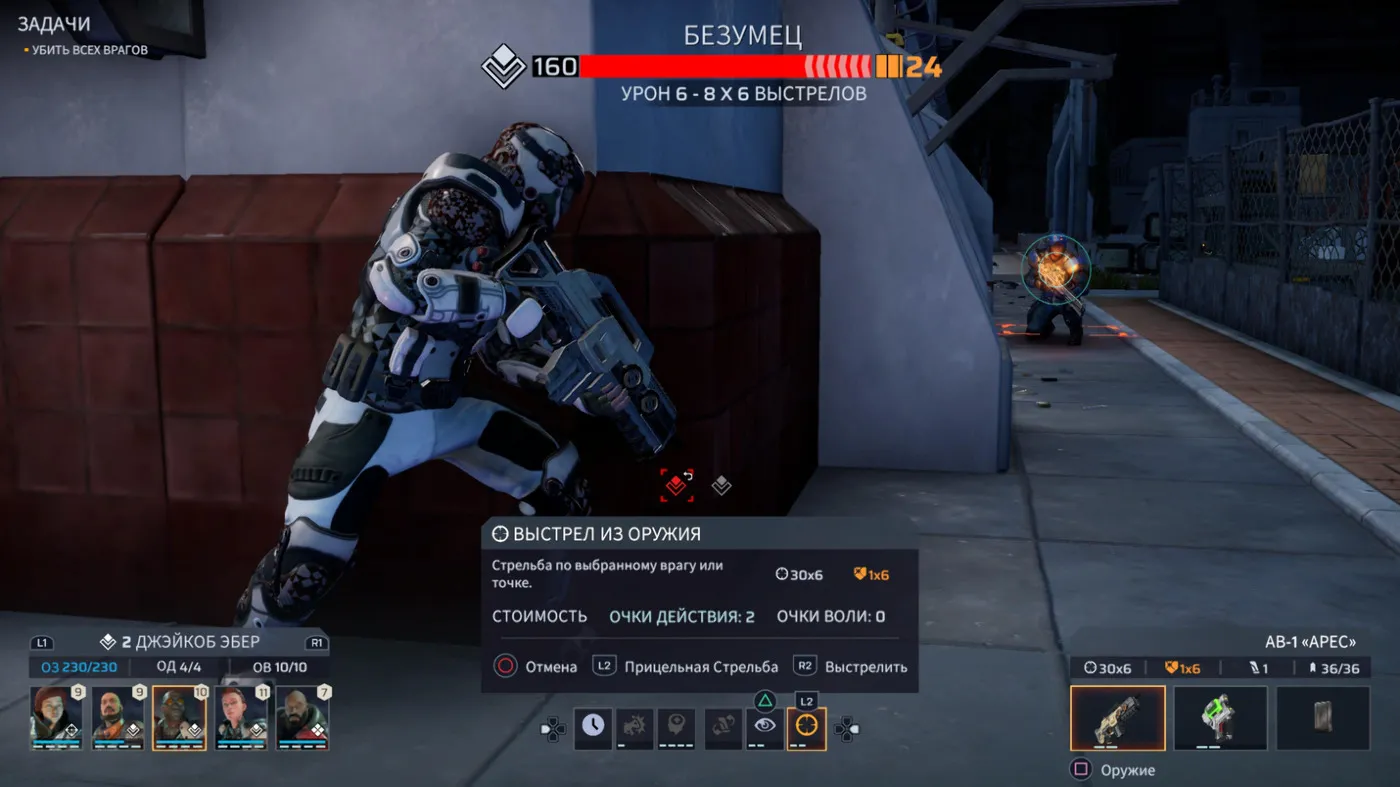Activate the clock end-turn ability
The image size is (1400, 787).
[x=593, y=727]
